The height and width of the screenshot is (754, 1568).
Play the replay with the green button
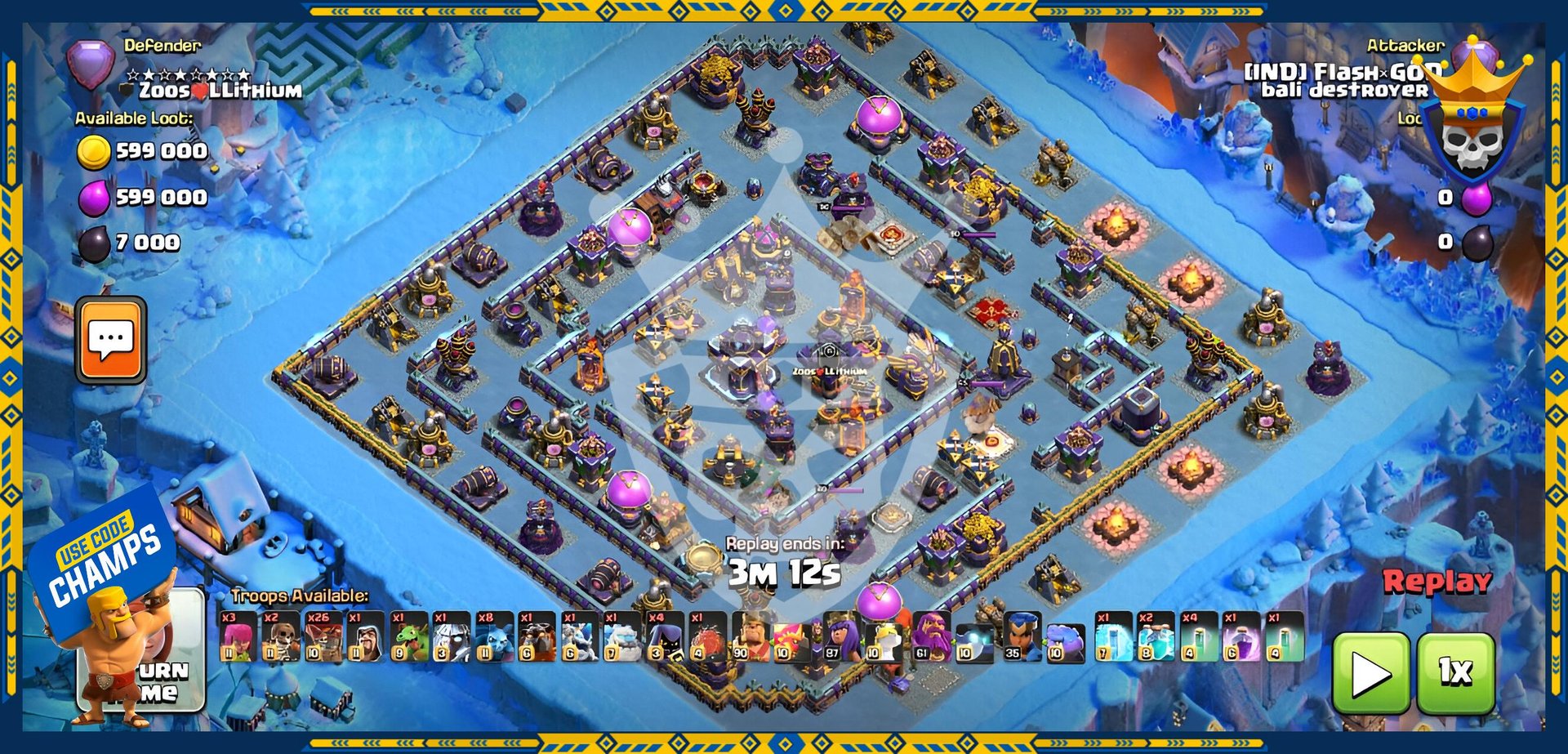[1371, 673]
